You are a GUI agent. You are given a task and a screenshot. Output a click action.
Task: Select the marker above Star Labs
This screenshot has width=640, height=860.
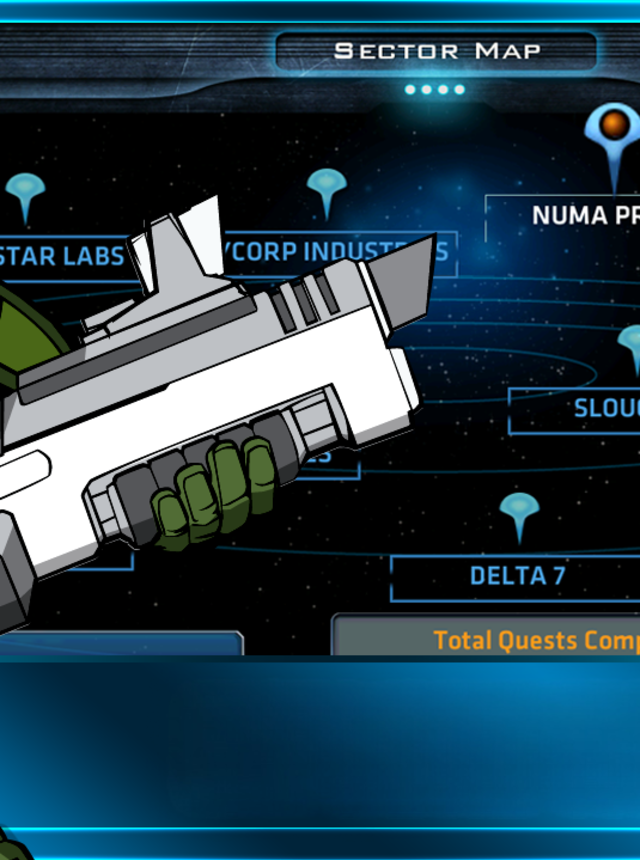[26, 192]
